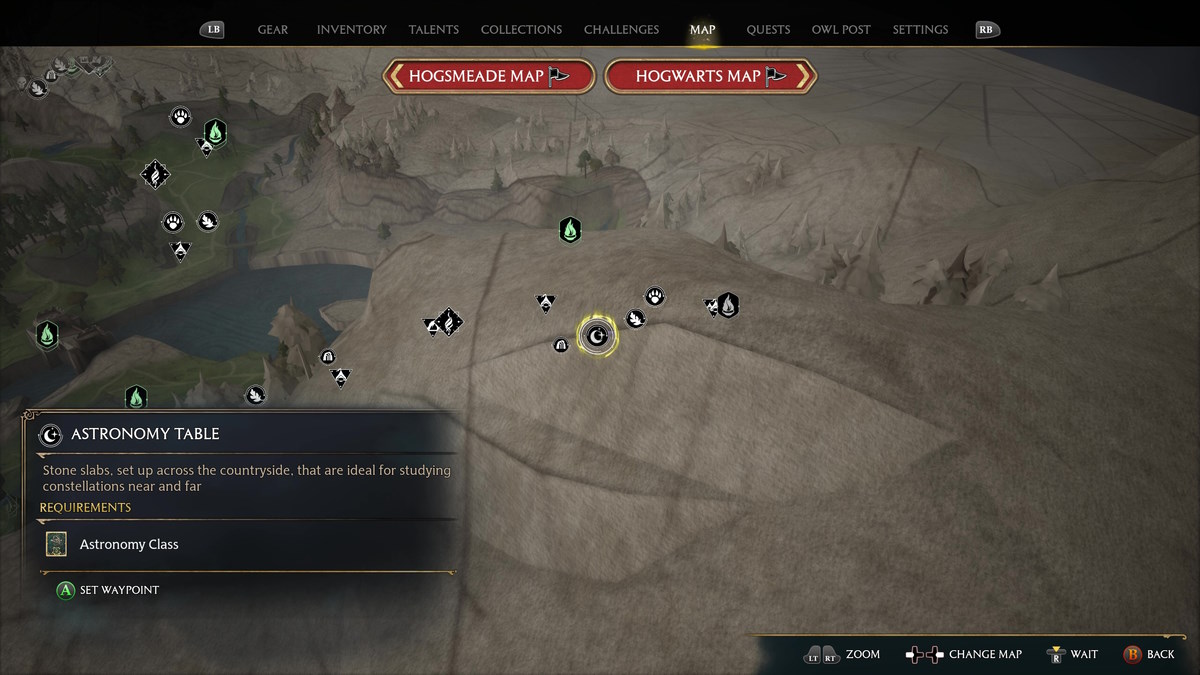The width and height of the screenshot is (1200, 675).
Task: Switch to the Hogwarts Map
Action: coord(711,76)
